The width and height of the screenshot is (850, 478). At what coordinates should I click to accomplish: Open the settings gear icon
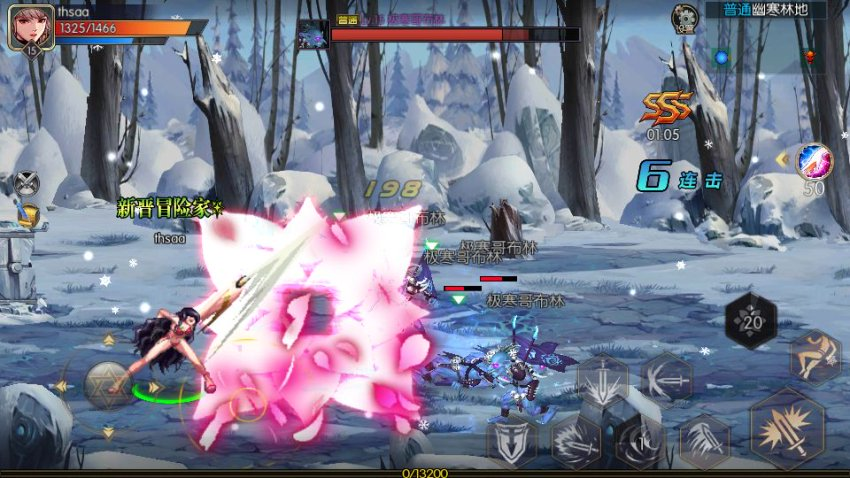point(685,17)
